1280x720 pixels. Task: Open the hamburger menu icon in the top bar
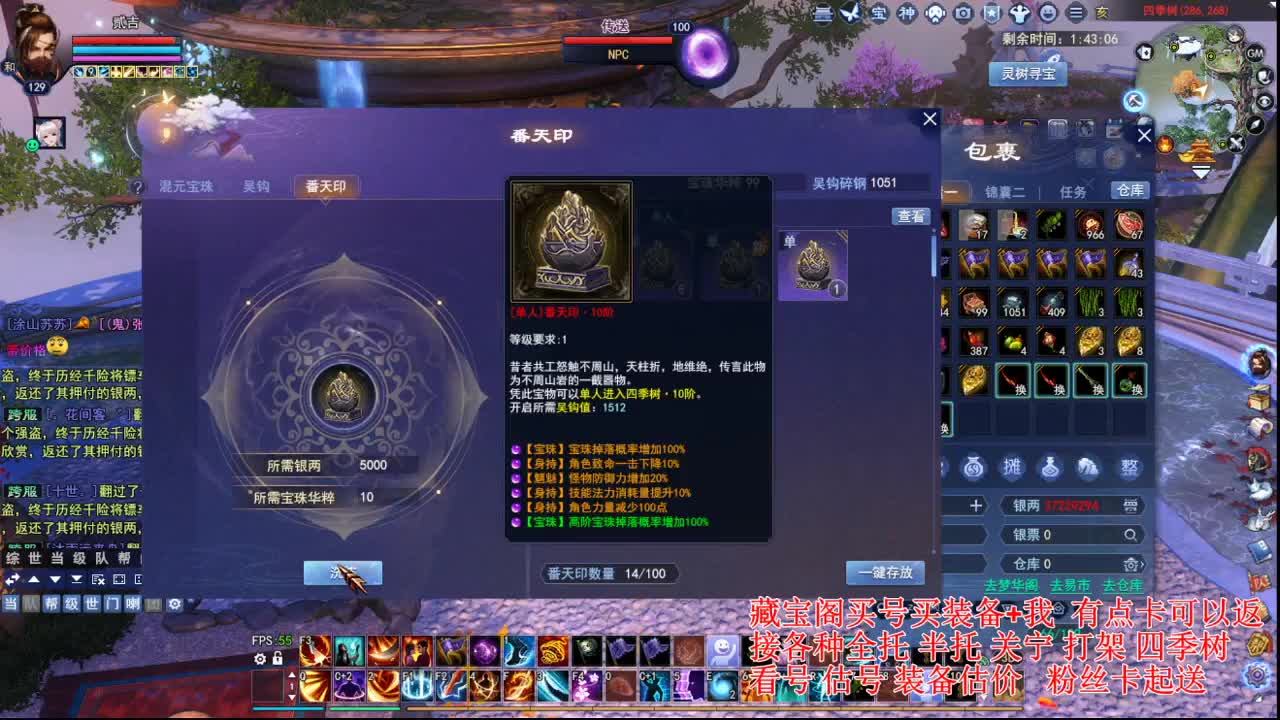tap(1075, 13)
